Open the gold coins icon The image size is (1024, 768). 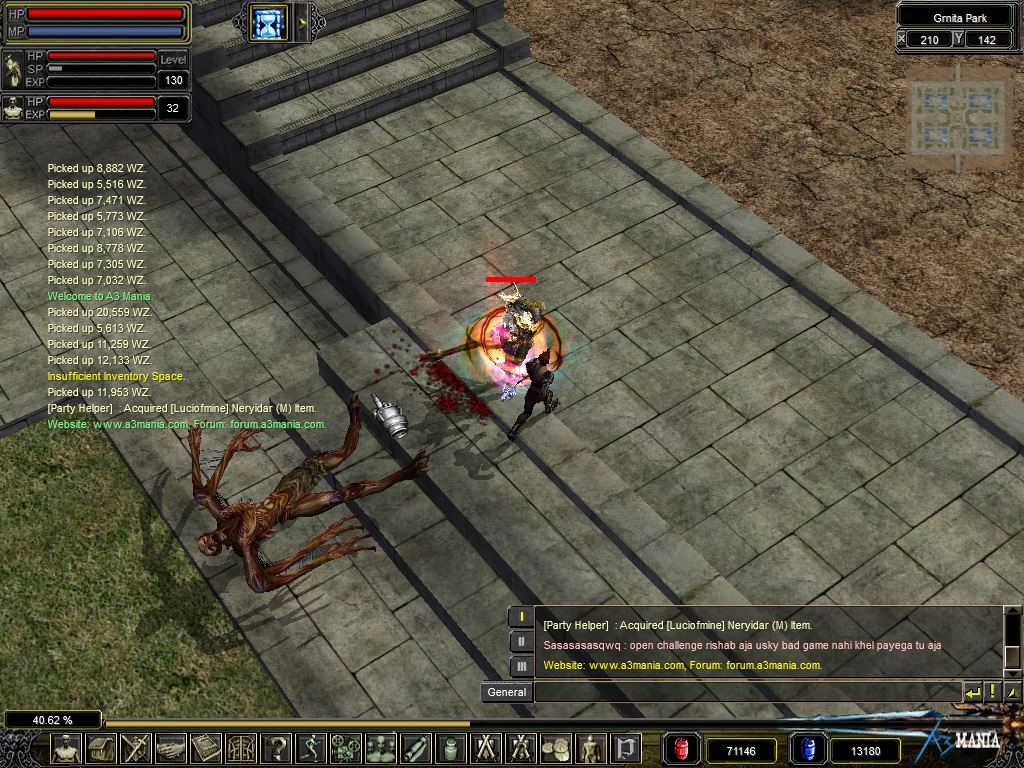pyautogui.click(x=555, y=747)
